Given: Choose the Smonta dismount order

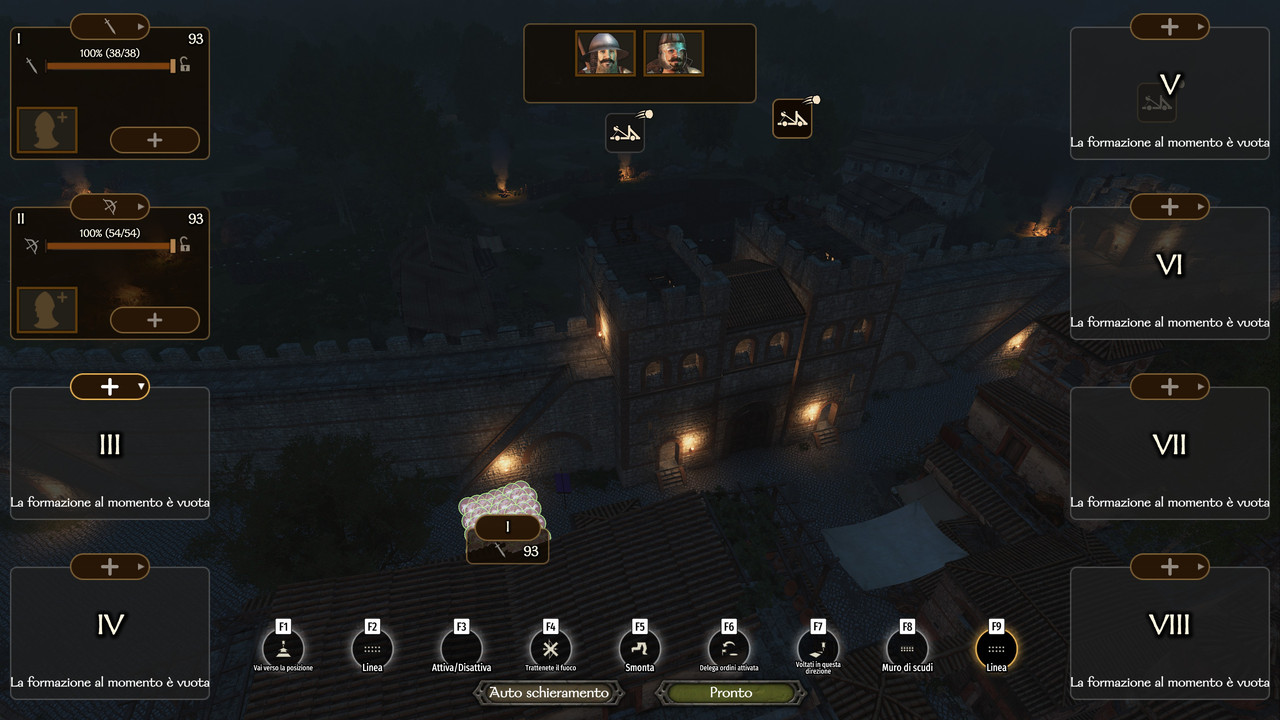Looking at the screenshot, I should pos(640,648).
